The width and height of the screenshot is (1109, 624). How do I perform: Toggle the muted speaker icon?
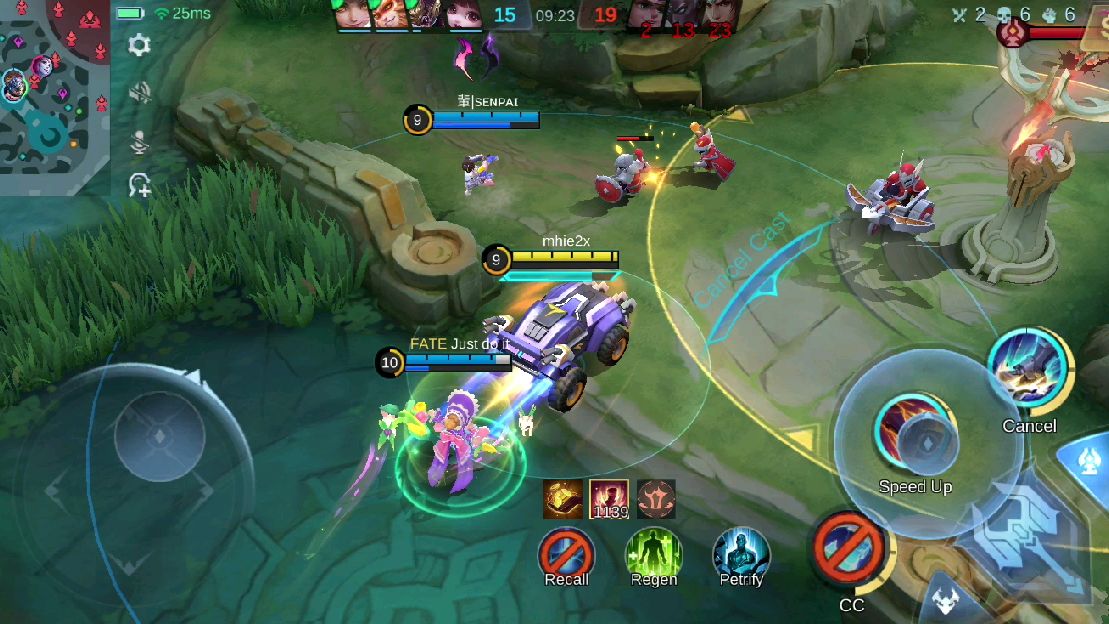pyautogui.click(x=139, y=93)
